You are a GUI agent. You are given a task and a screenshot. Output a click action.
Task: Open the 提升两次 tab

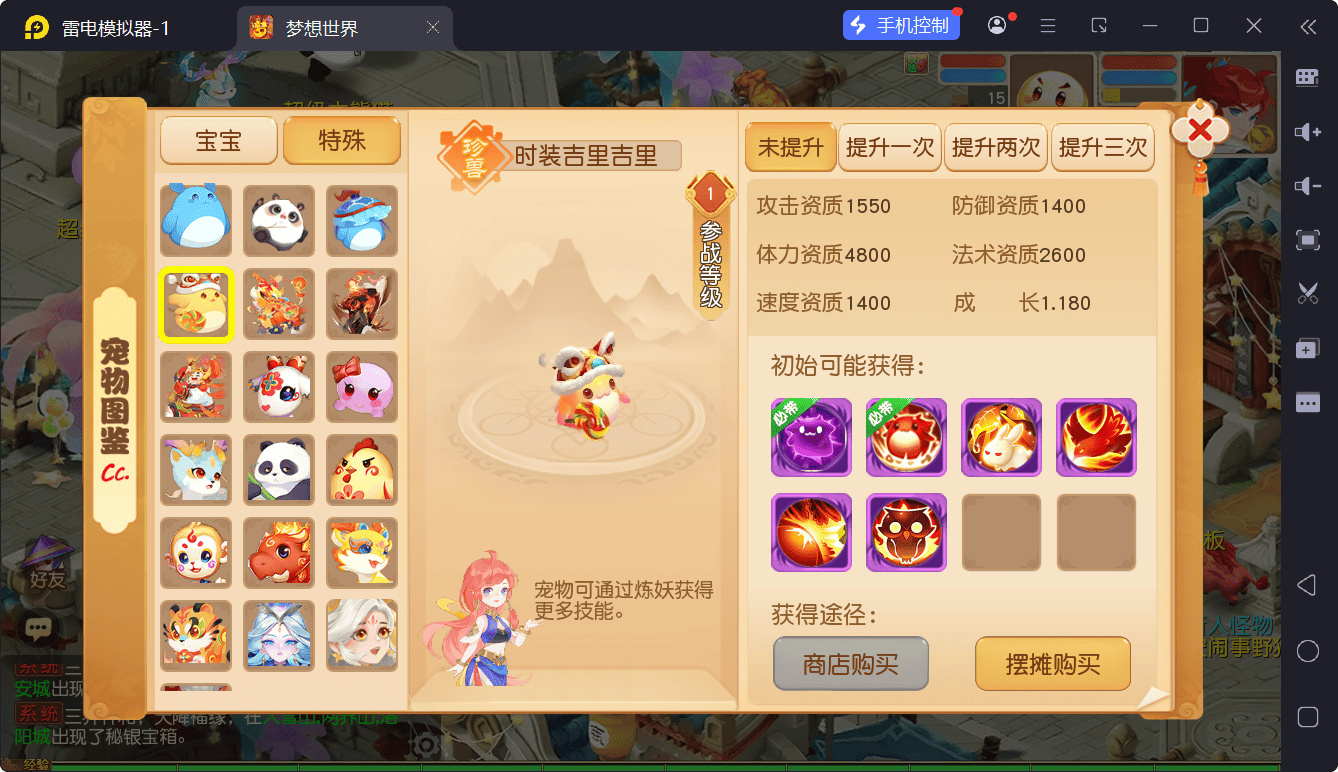tap(996, 148)
